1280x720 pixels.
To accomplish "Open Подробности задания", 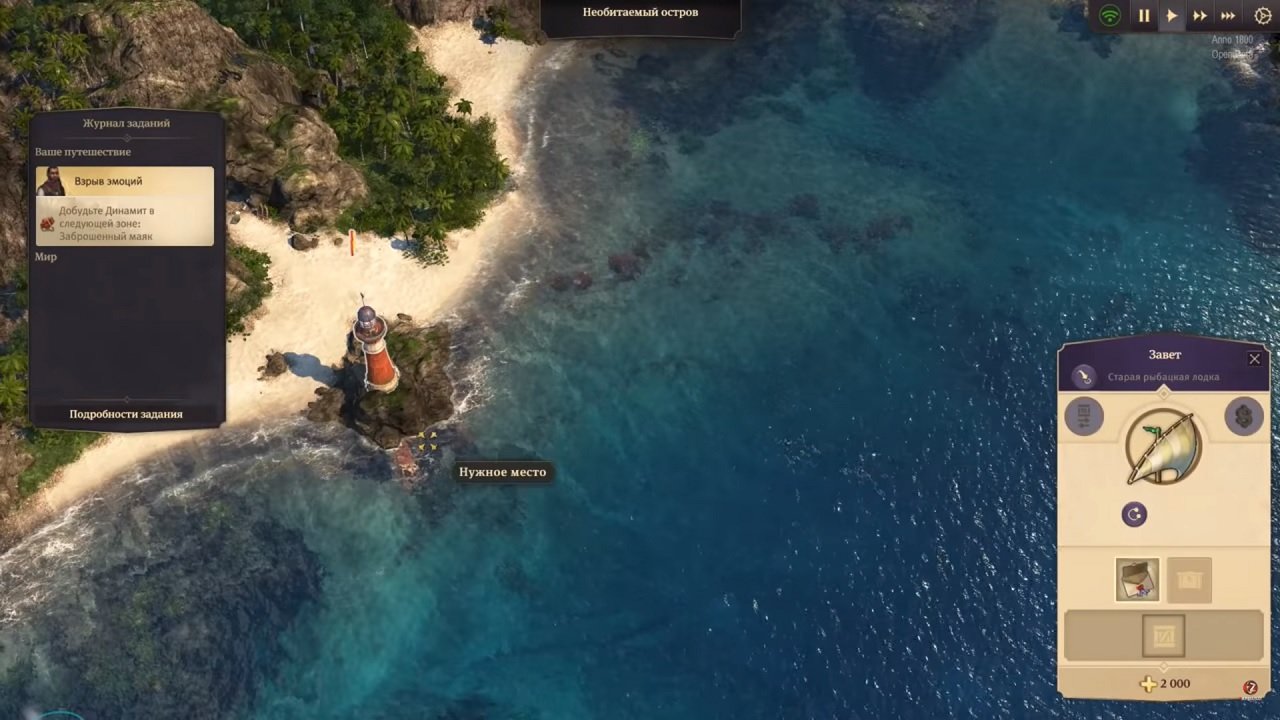I will (x=125, y=413).
